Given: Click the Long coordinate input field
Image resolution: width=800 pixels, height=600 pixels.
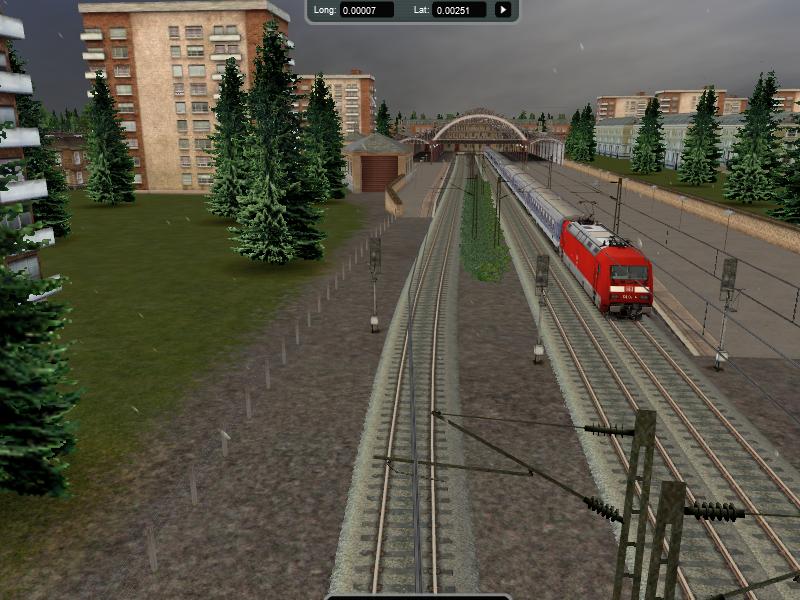Looking at the screenshot, I should [366, 10].
